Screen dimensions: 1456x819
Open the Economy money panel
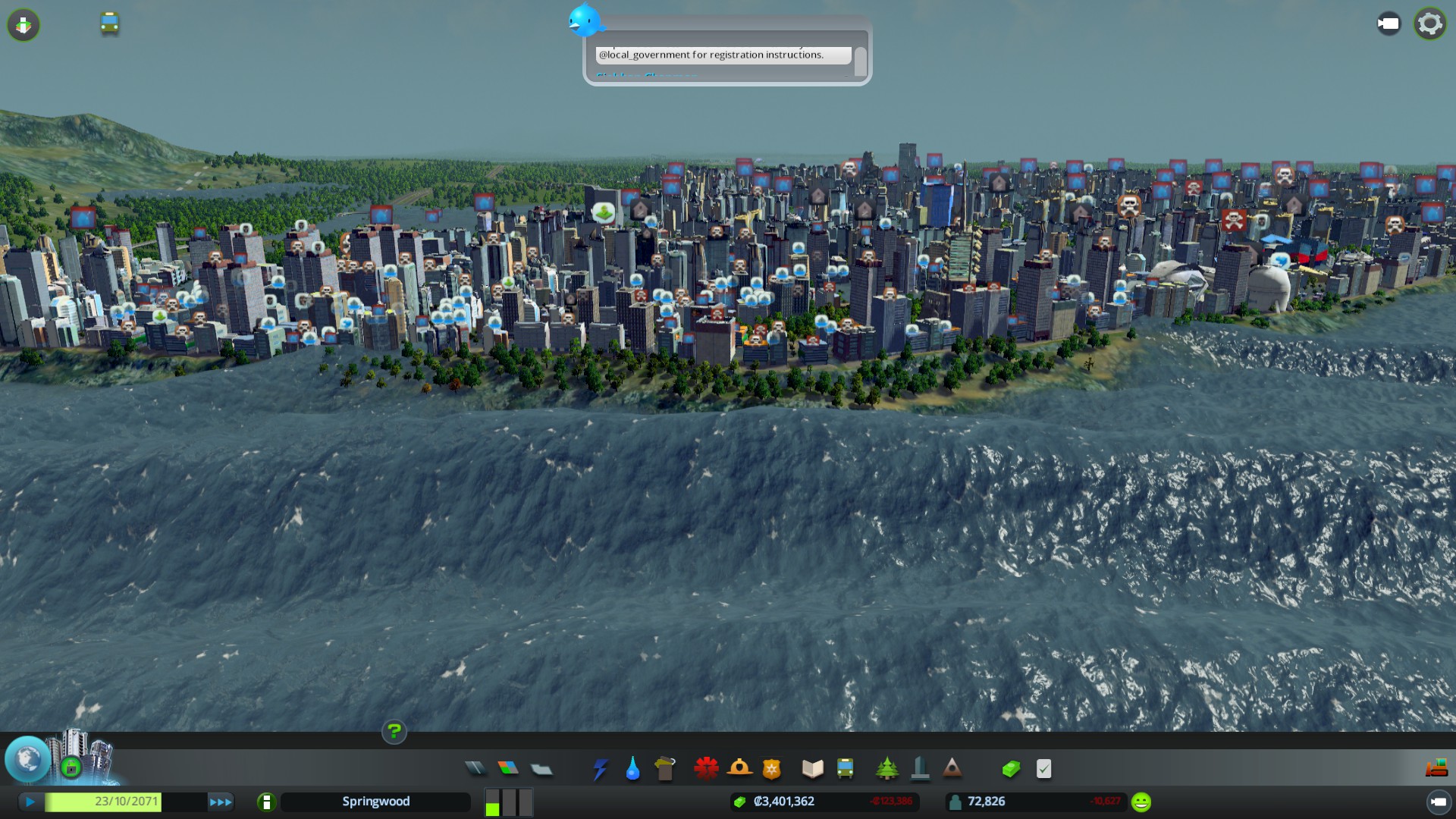(x=1011, y=769)
